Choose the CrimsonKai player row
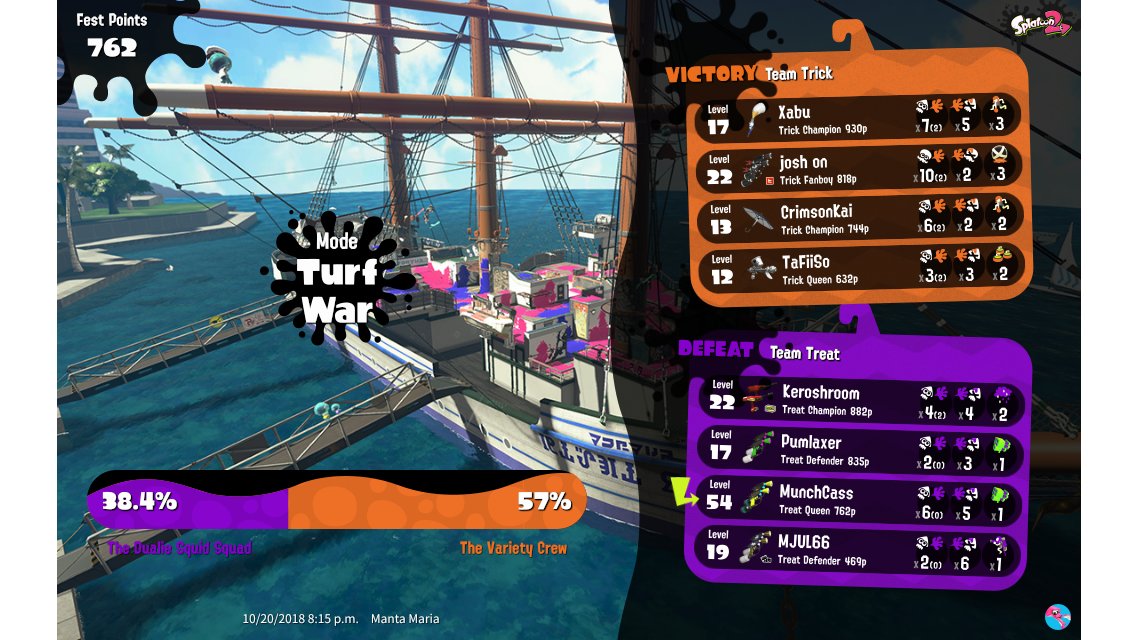The image size is (1138, 640). click(858, 219)
